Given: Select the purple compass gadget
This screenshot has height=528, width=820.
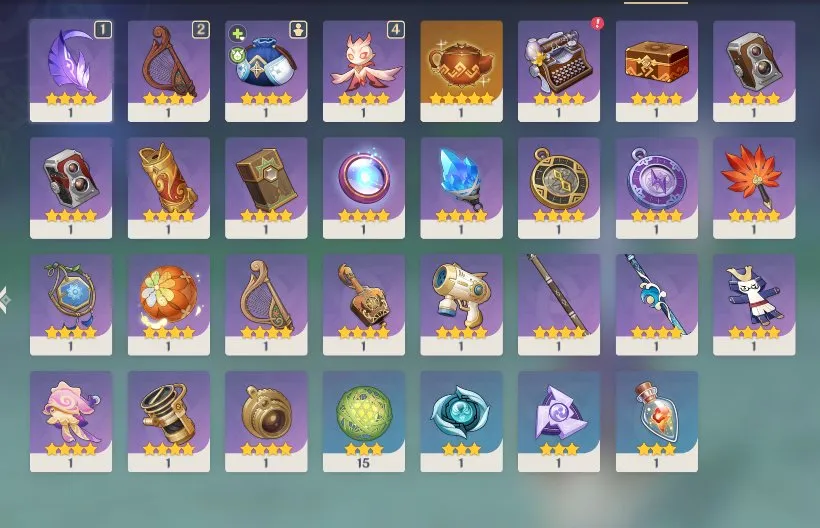Looking at the screenshot, I should point(656,182).
